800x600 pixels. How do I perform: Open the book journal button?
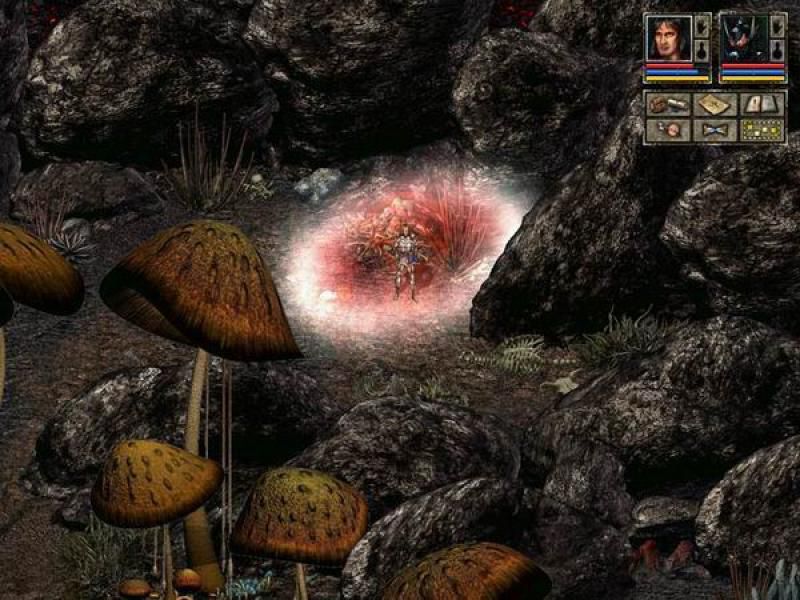click(x=763, y=104)
